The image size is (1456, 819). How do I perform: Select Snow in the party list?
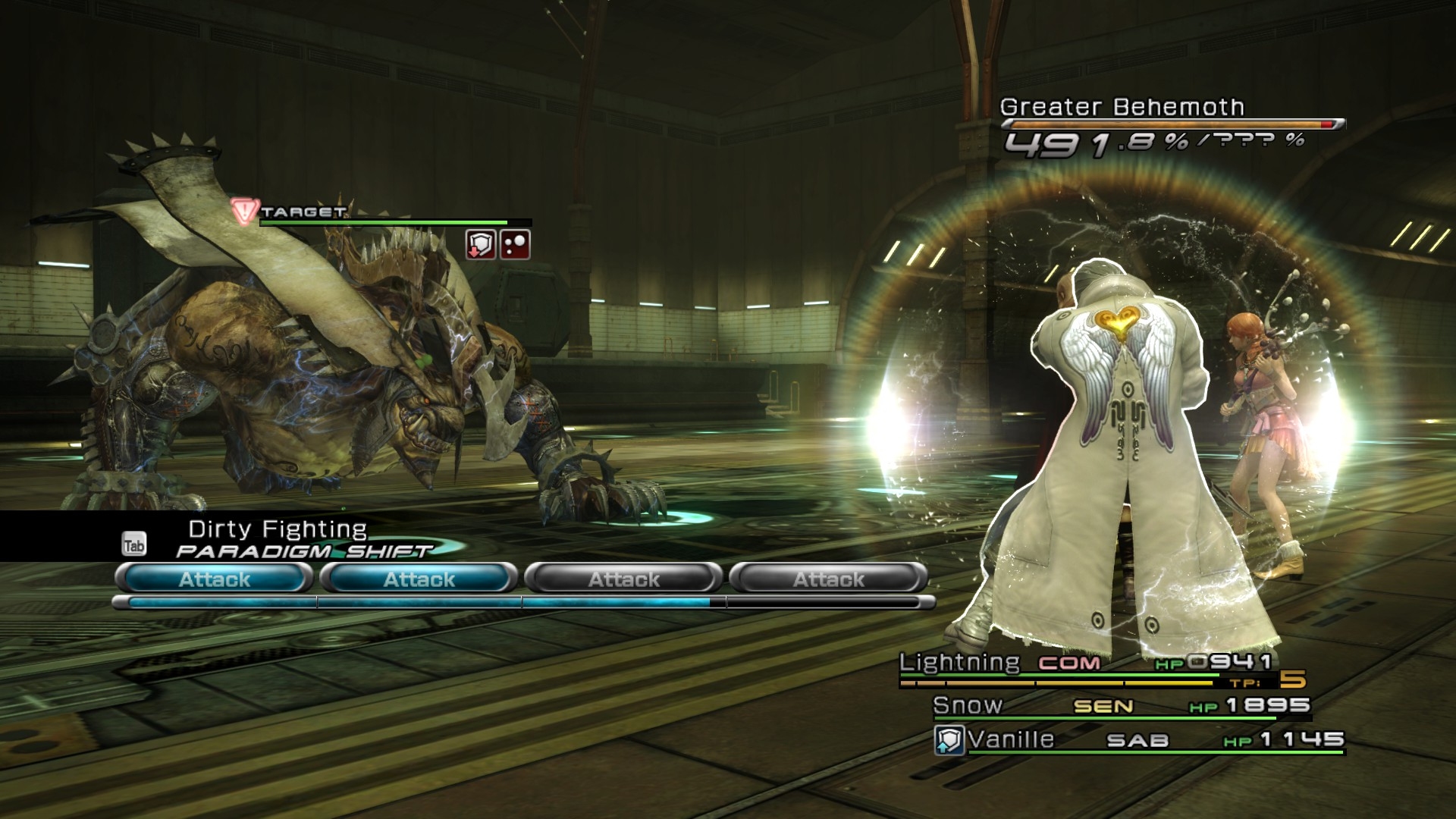[x=968, y=705]
